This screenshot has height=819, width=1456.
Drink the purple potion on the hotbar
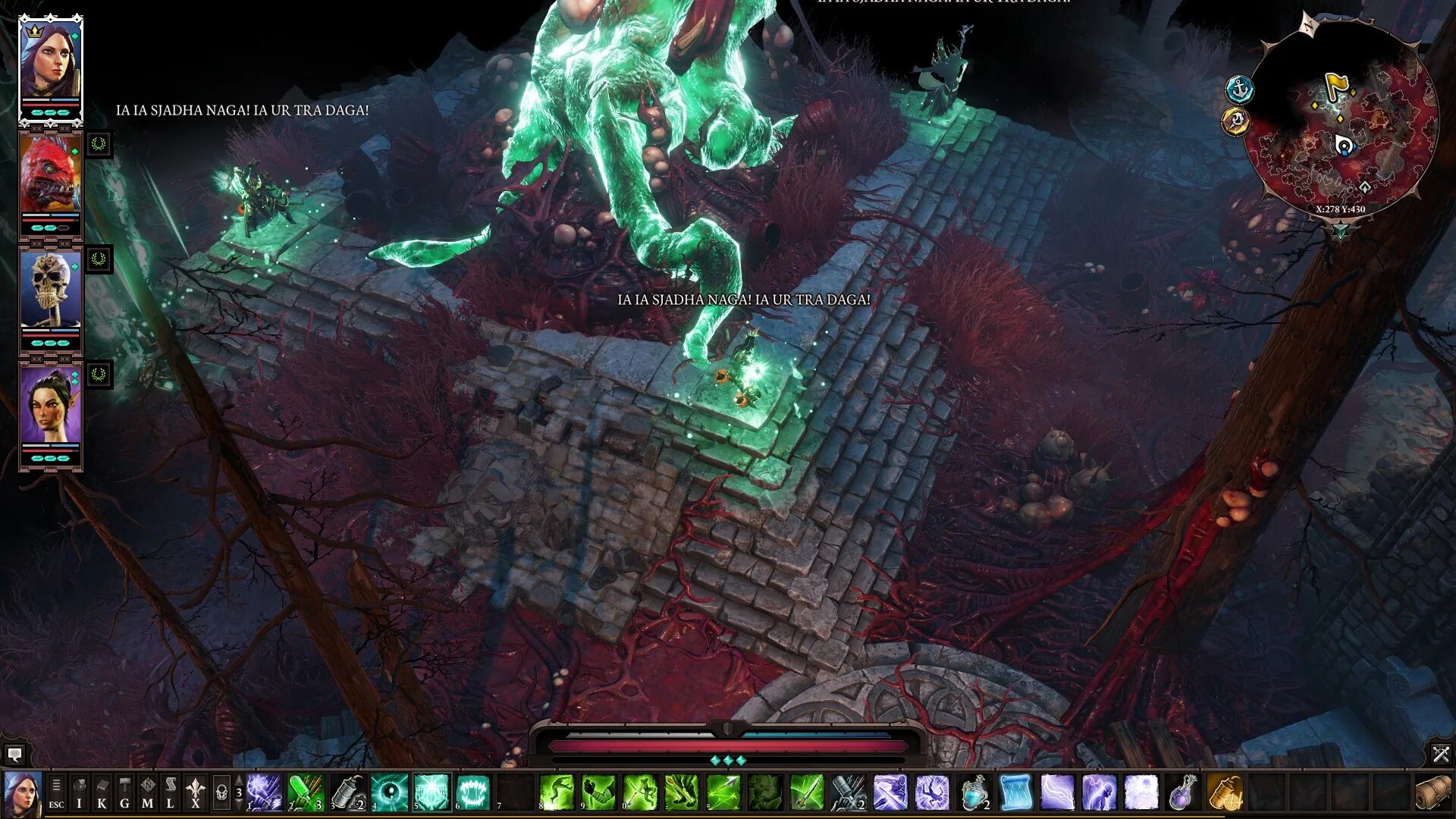click(x=1182, y=793)
